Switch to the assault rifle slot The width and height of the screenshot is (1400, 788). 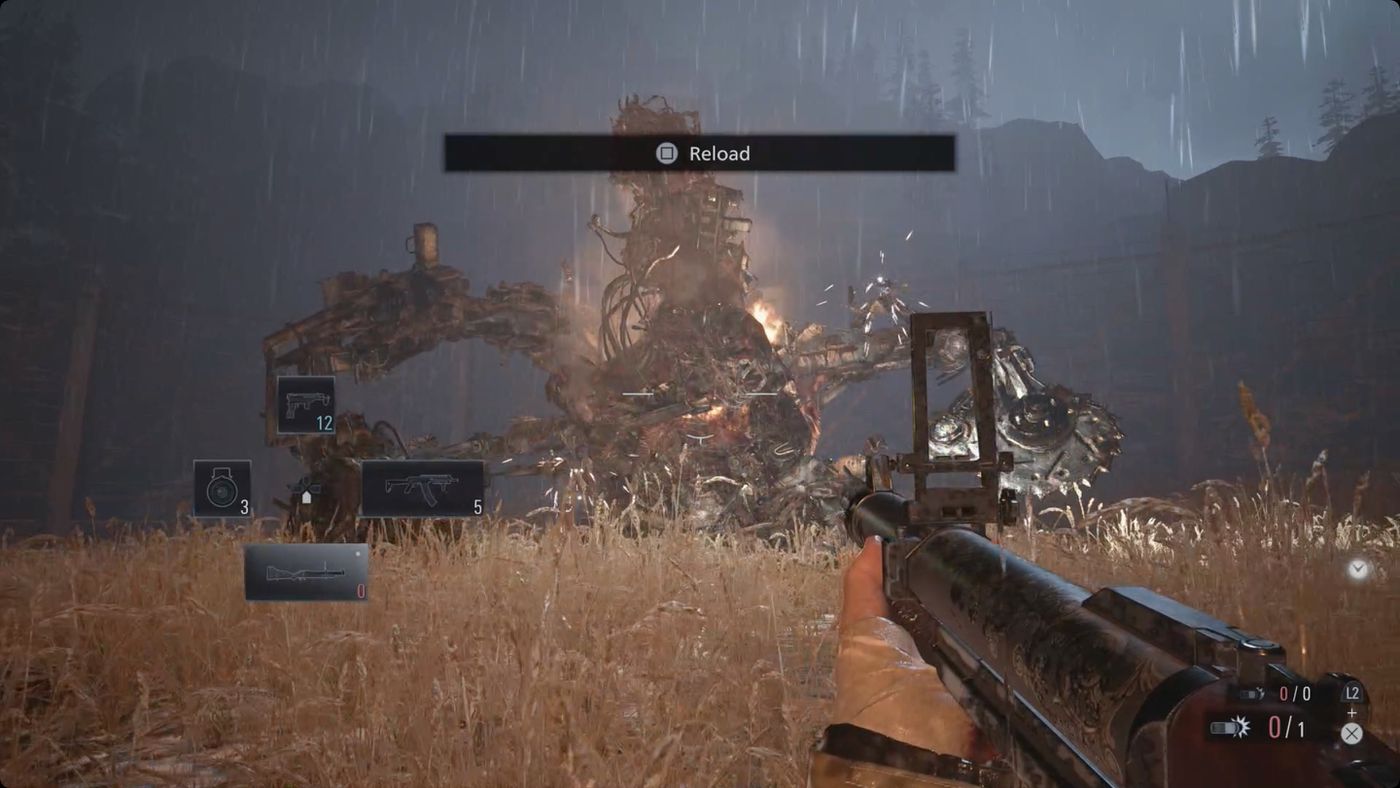(422, 488)
